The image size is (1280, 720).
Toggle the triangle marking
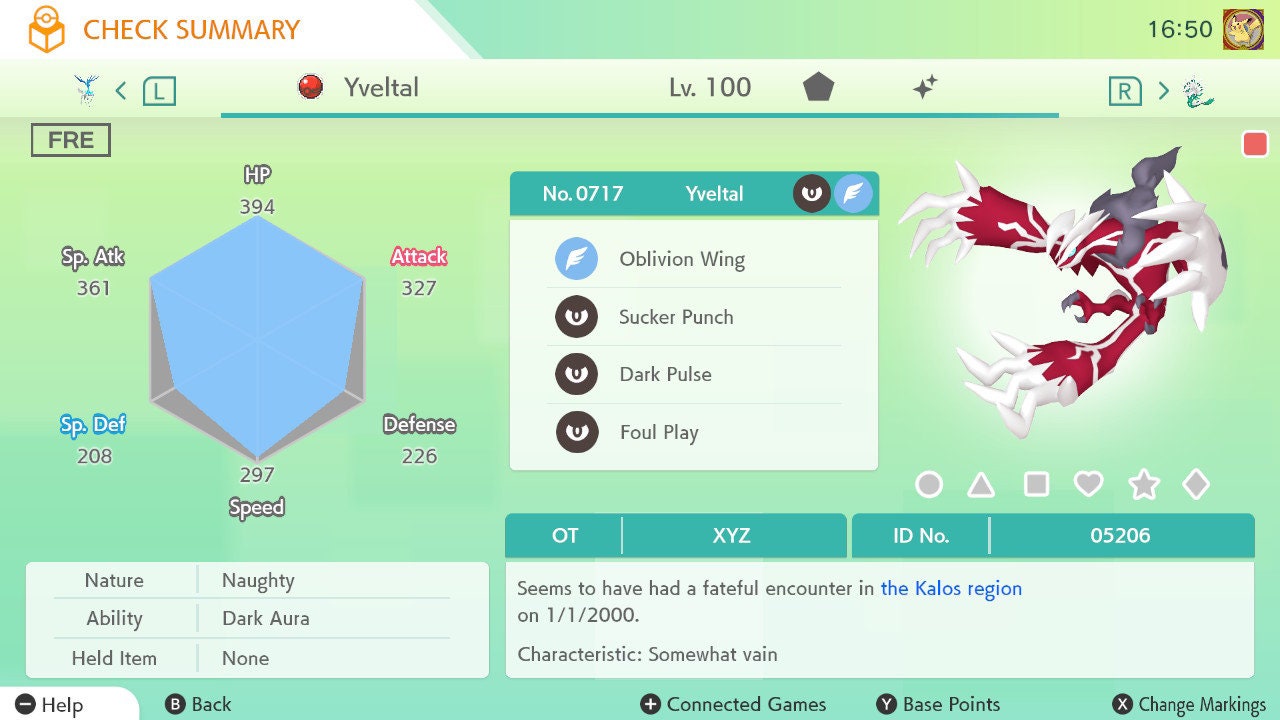point(981,485)
